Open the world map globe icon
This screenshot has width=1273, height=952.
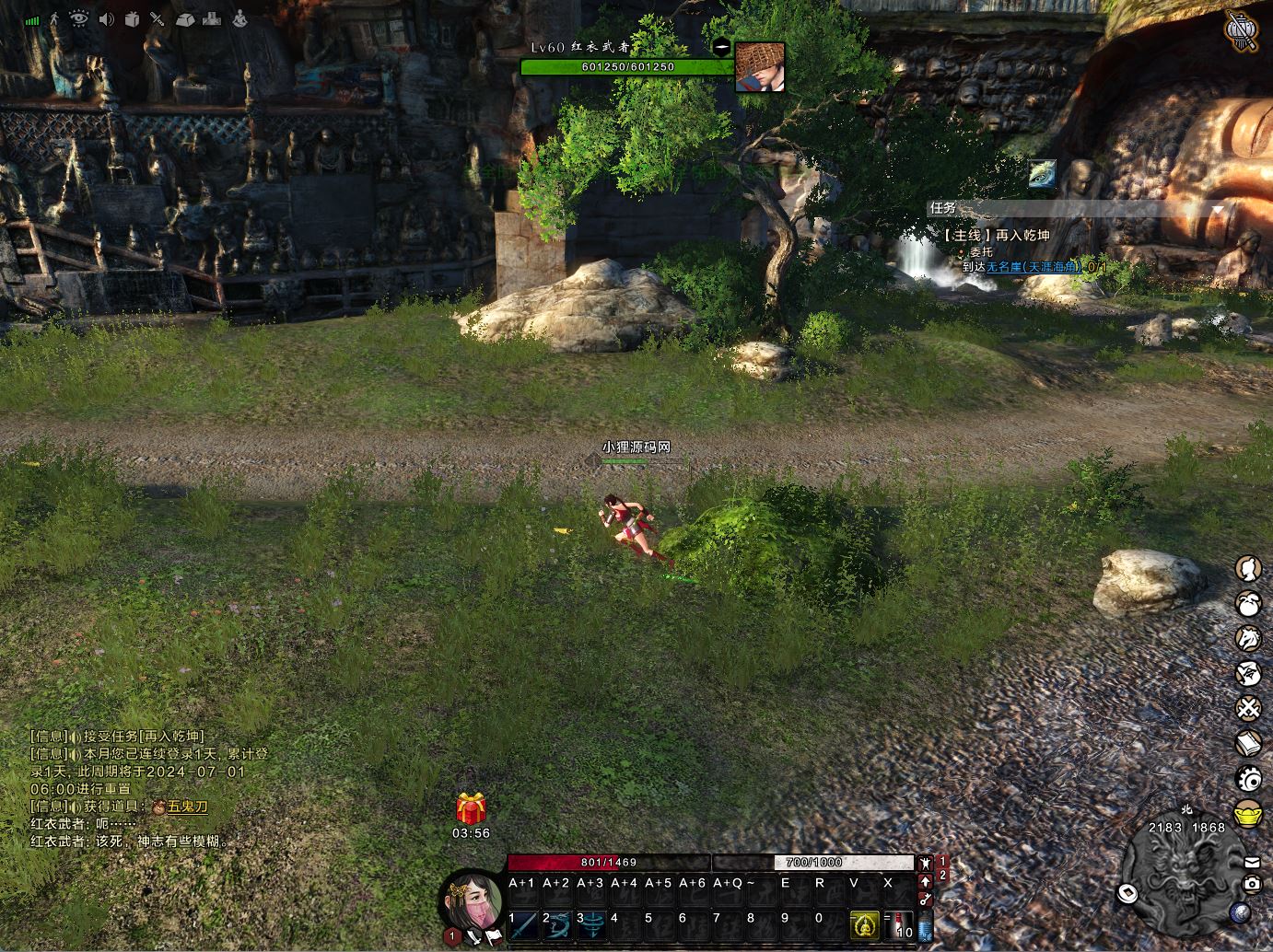[x=1240, y=912]
